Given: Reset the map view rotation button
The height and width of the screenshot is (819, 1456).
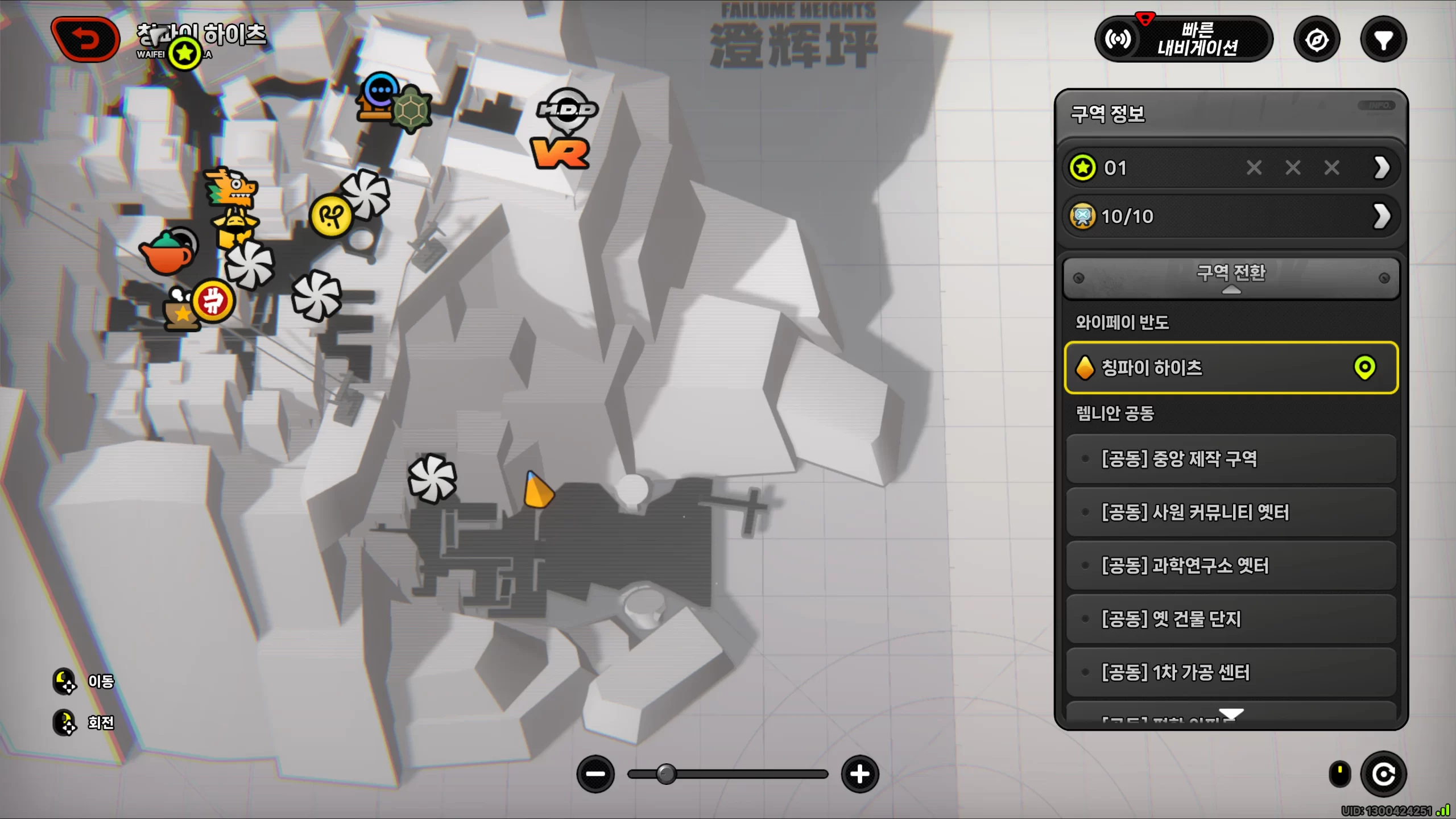Looking at the screenshot, I should pos(1383,774).
